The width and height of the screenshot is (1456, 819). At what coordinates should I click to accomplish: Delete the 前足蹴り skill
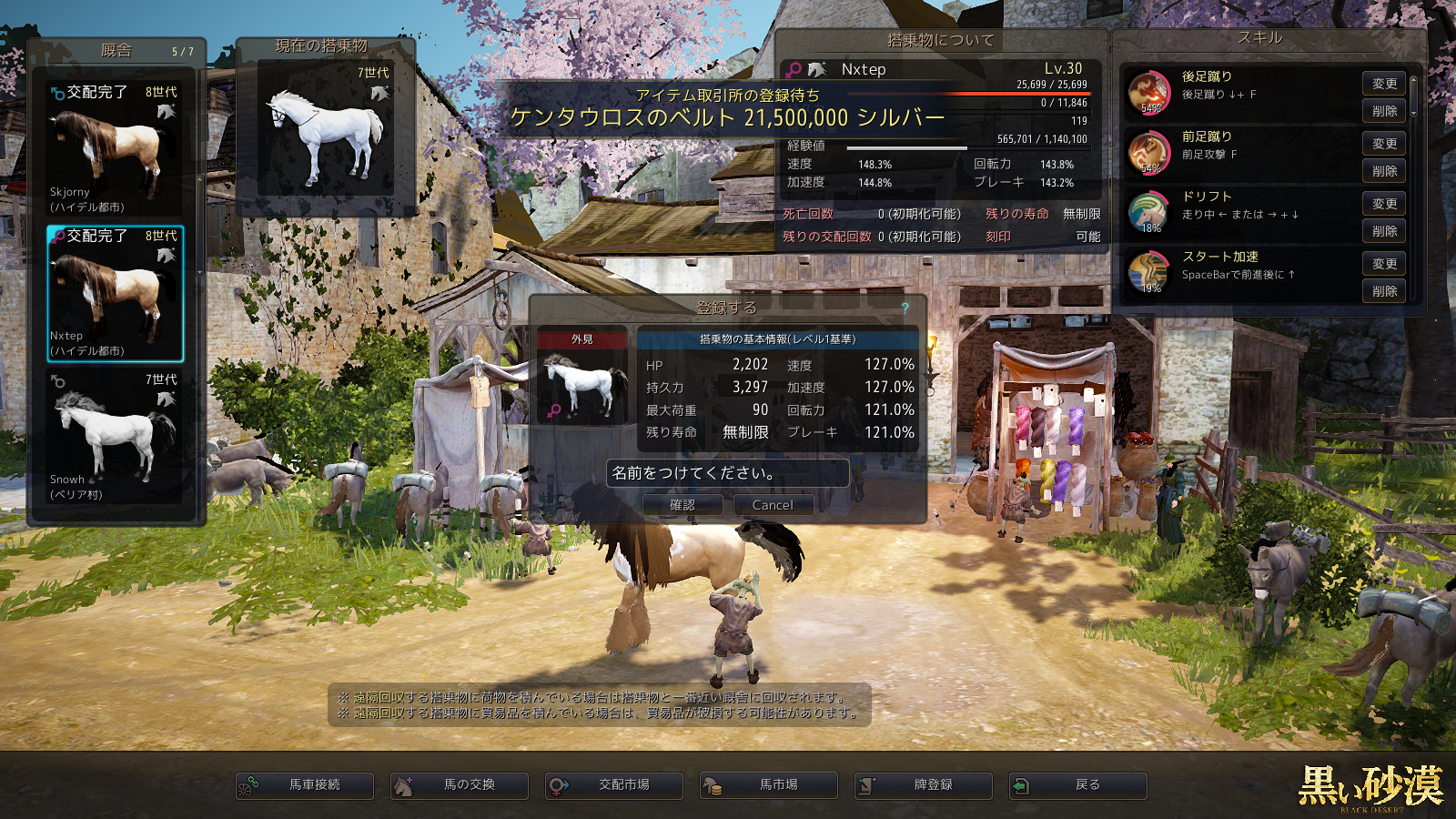[x=1384, y=171]
